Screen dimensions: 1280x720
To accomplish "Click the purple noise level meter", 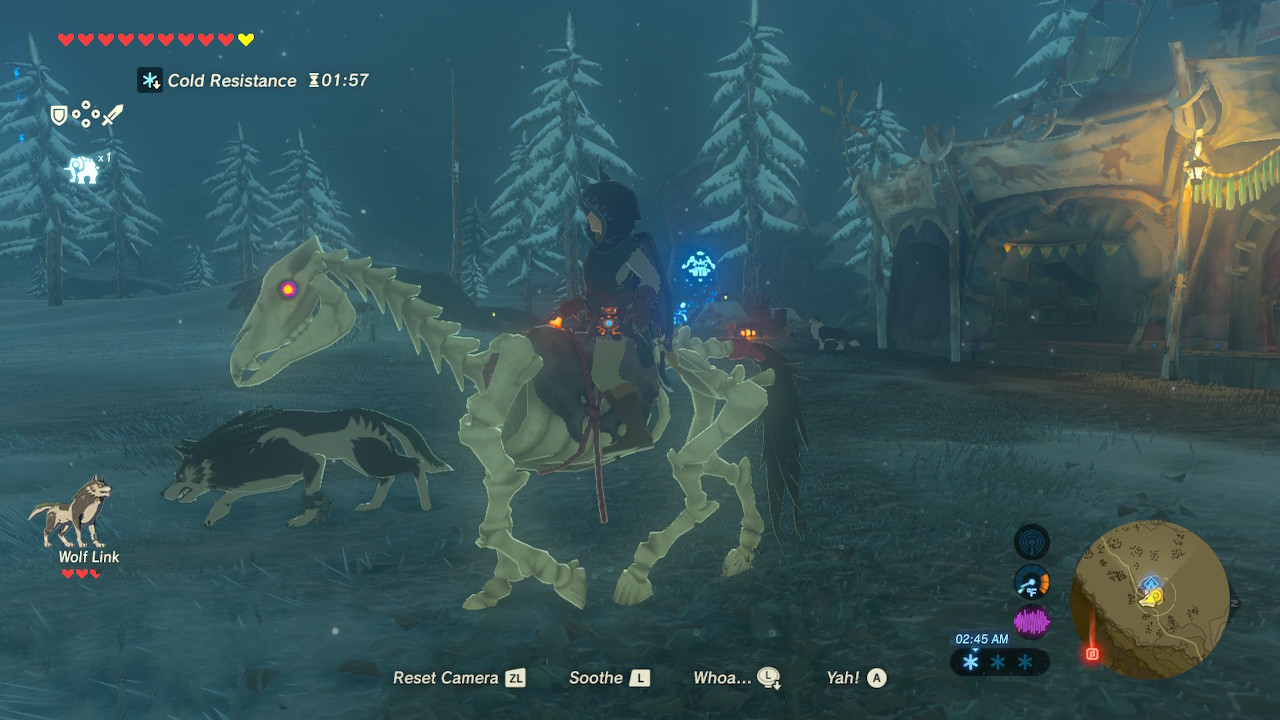I will click(1032, 622).
